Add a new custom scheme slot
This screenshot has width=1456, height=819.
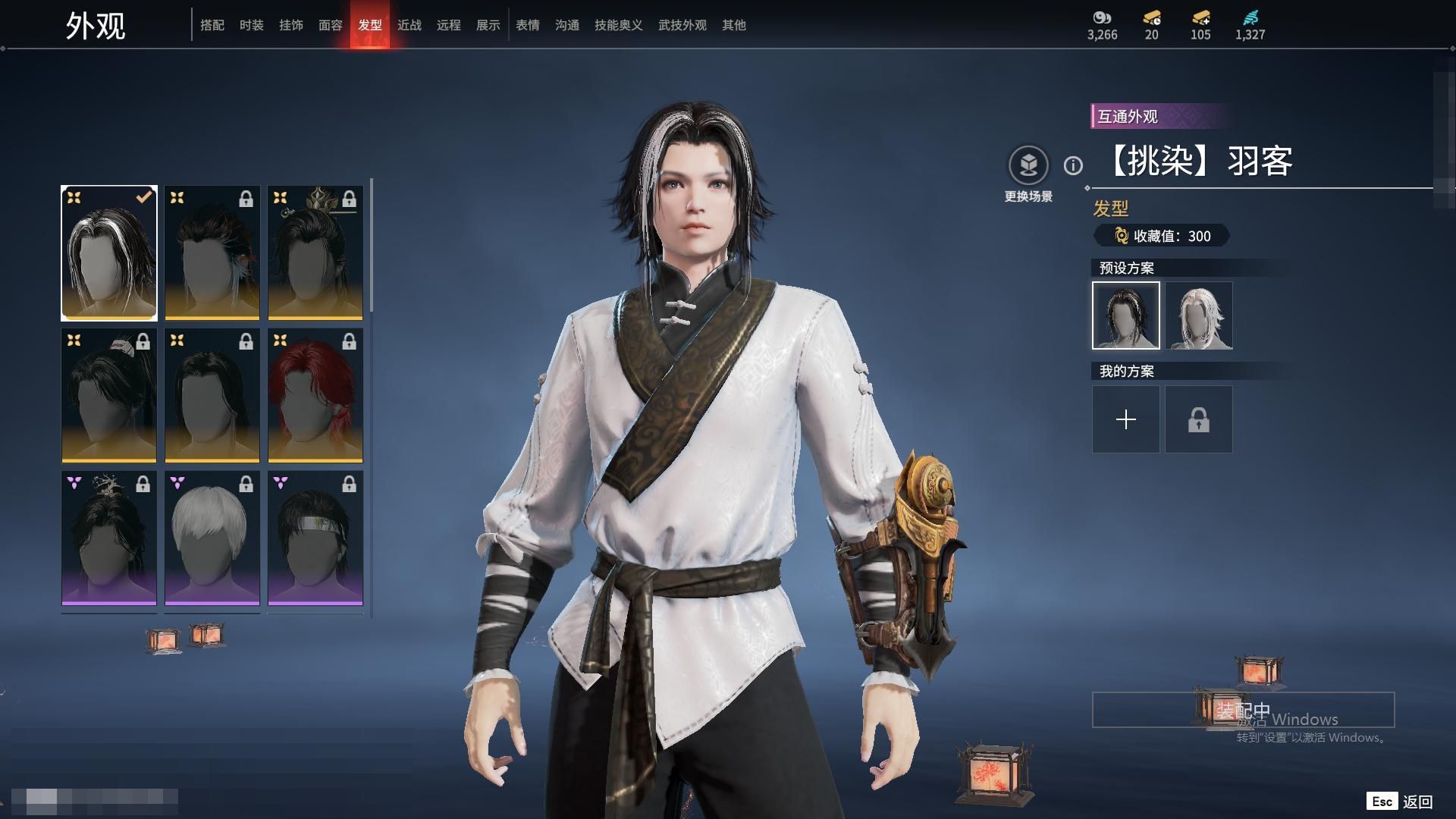click(x=1126, y=419)
